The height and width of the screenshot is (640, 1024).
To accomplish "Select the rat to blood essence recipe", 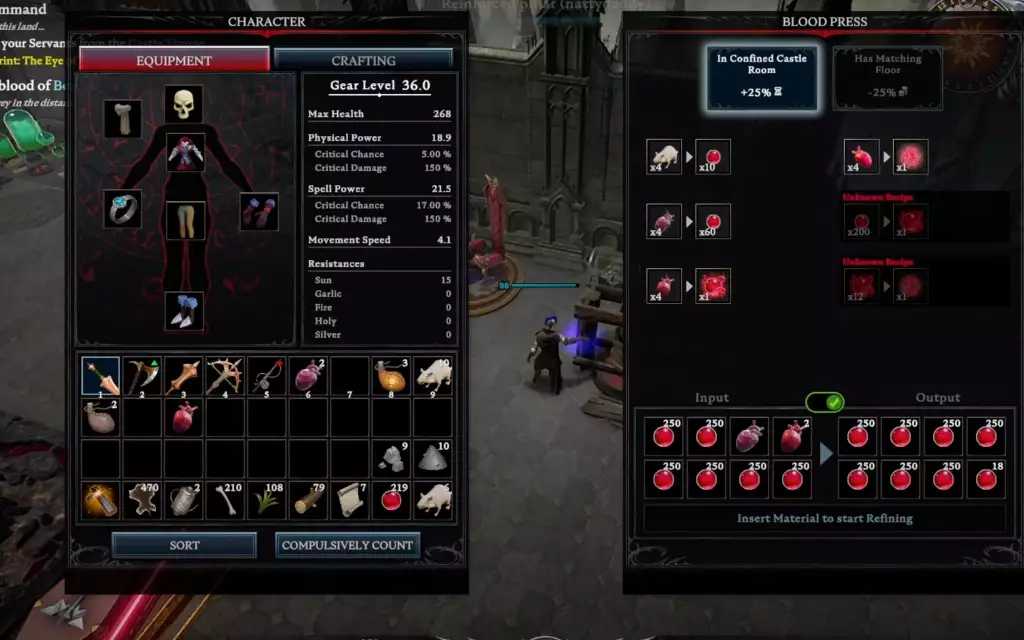I will pos(688,157).
